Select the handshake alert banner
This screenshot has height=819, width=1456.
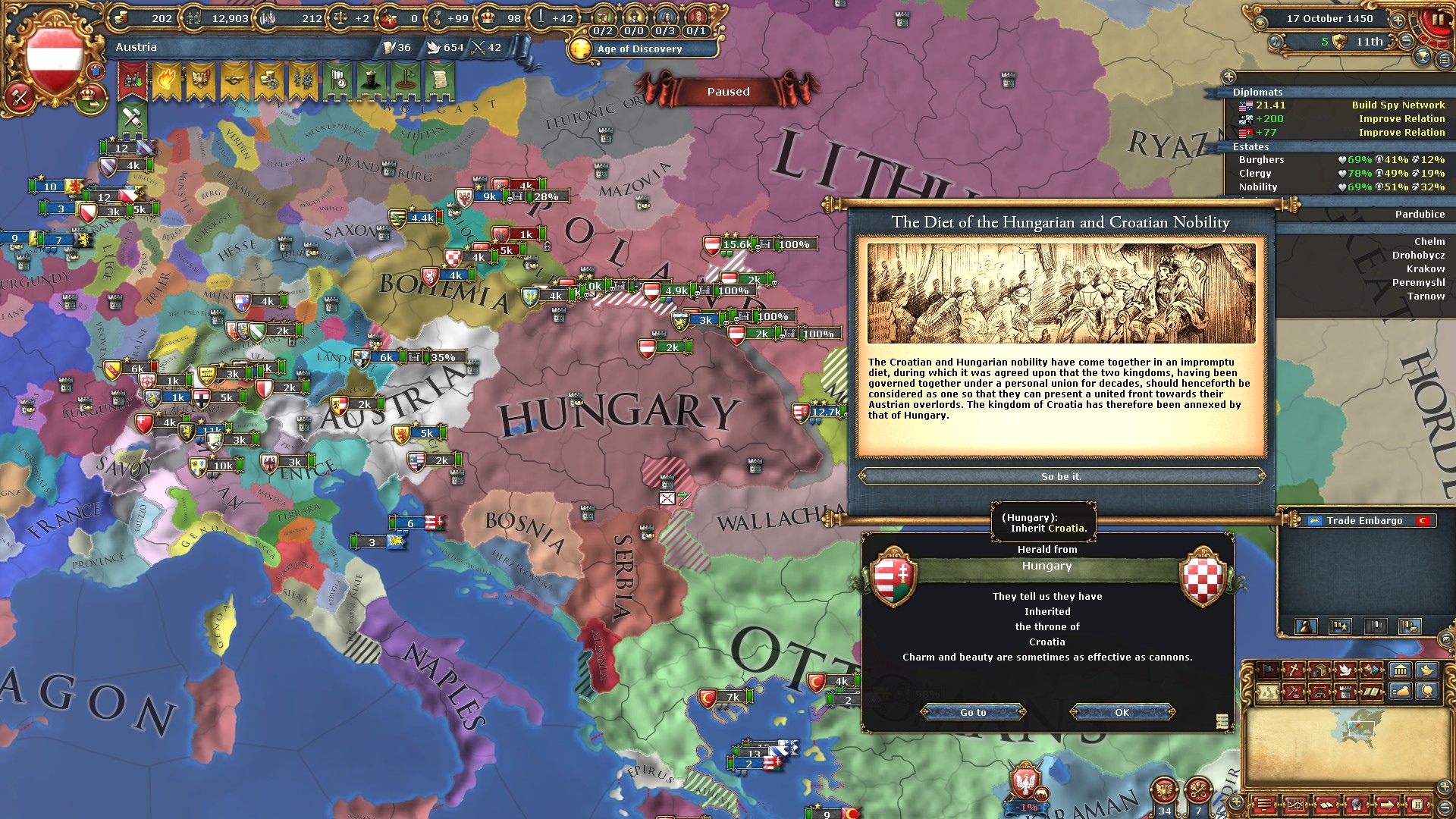click(234, 80)
